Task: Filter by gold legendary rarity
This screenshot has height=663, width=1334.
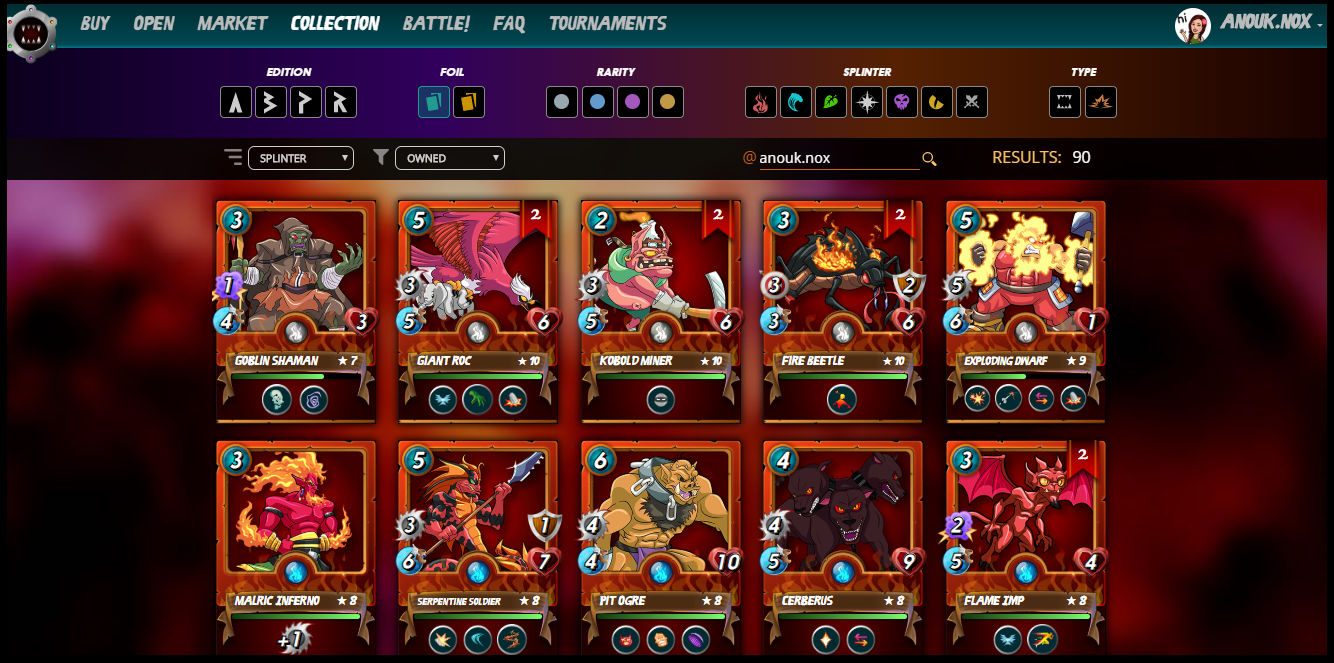Action: (668, 102)
